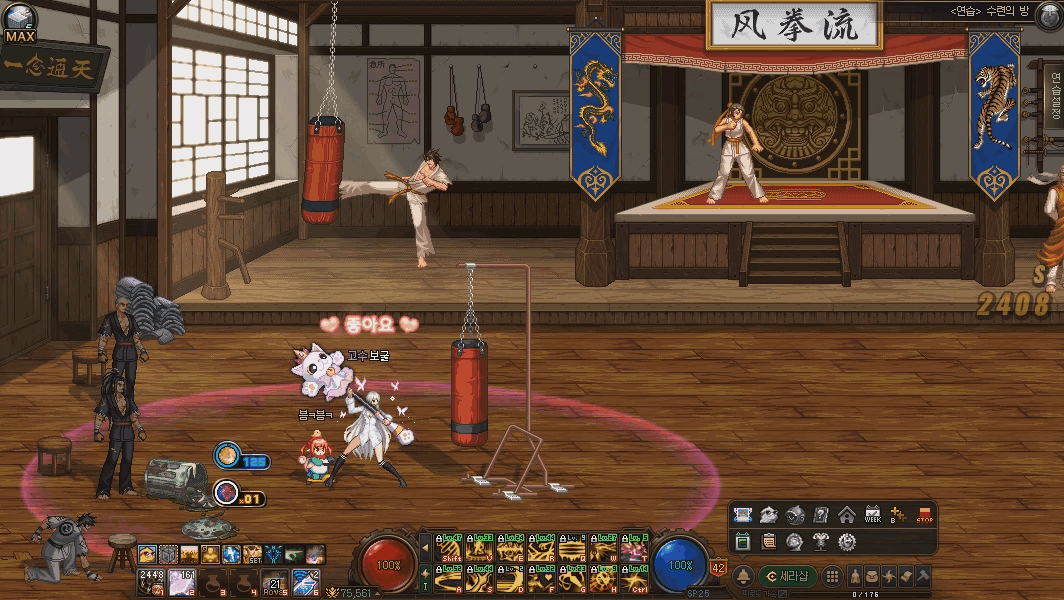Click the SET buff icon
The height and width of the screenshot is (600, 1064).
pyautogui.click(x=251, y=554)
